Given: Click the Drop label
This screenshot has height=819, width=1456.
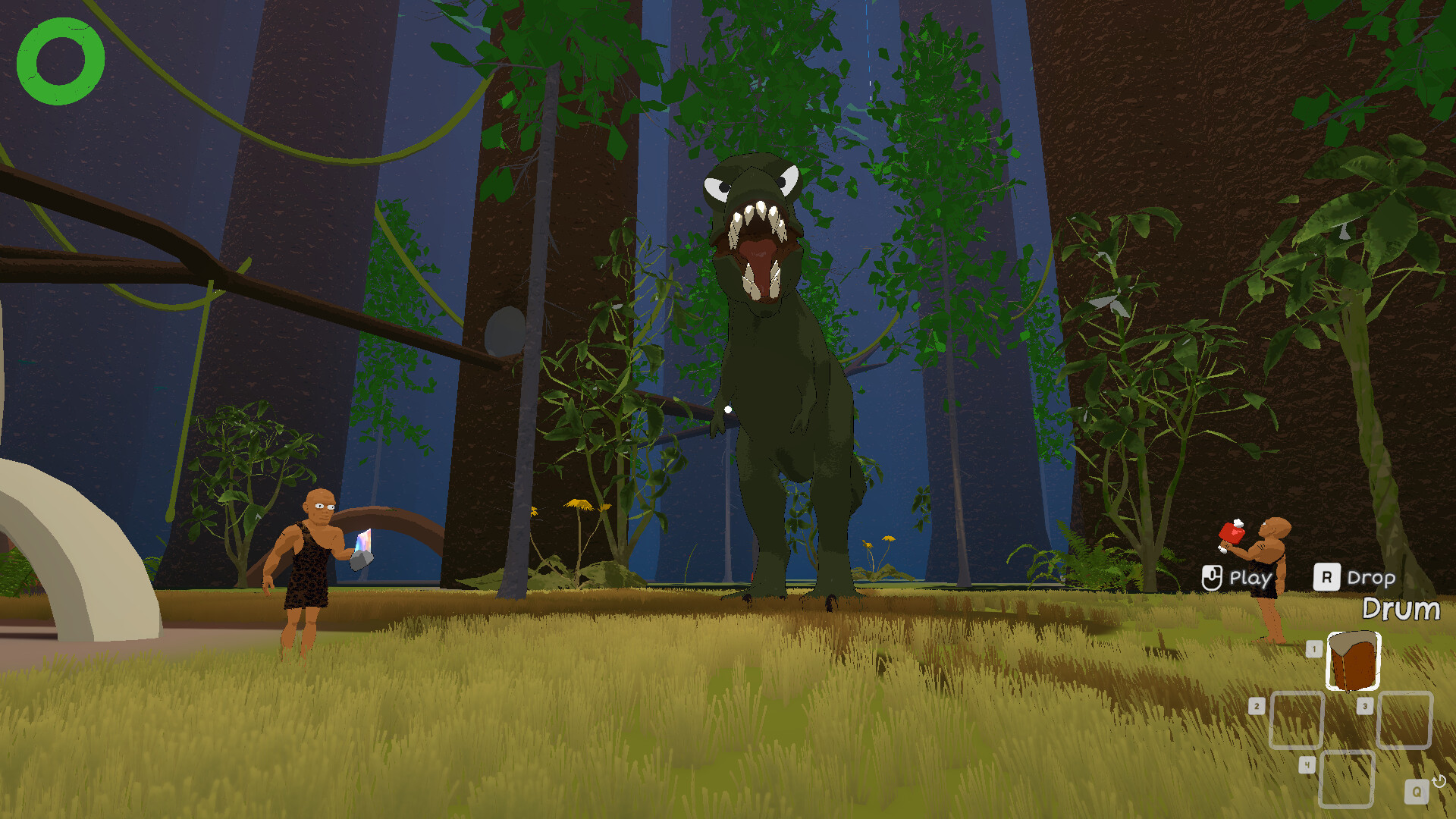Looking at the screenshot, I should click(x=1371, y=579).
